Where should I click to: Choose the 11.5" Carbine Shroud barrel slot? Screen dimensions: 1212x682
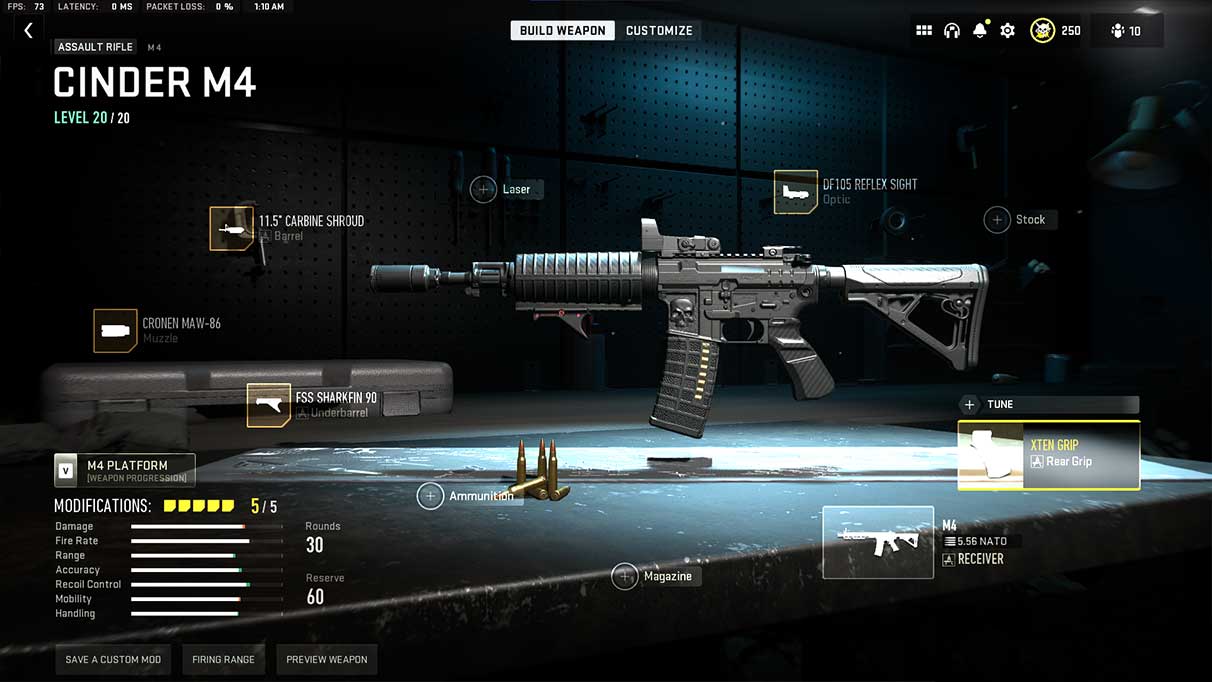click(x=232, y=229)
